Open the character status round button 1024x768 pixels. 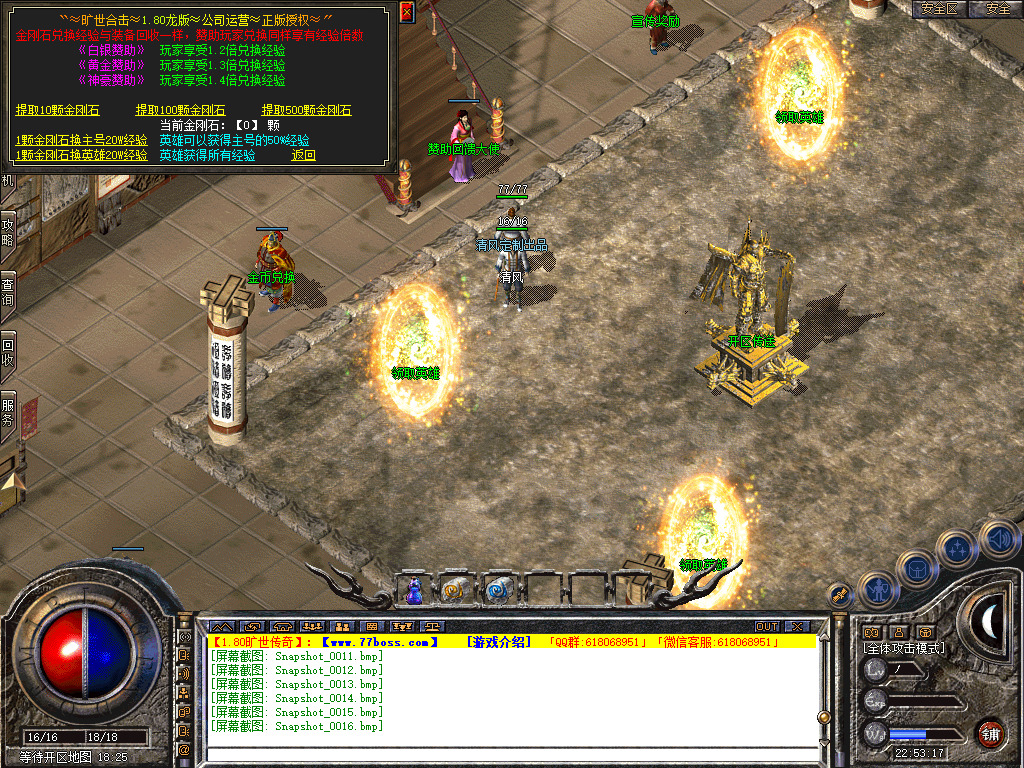point(877,590)
